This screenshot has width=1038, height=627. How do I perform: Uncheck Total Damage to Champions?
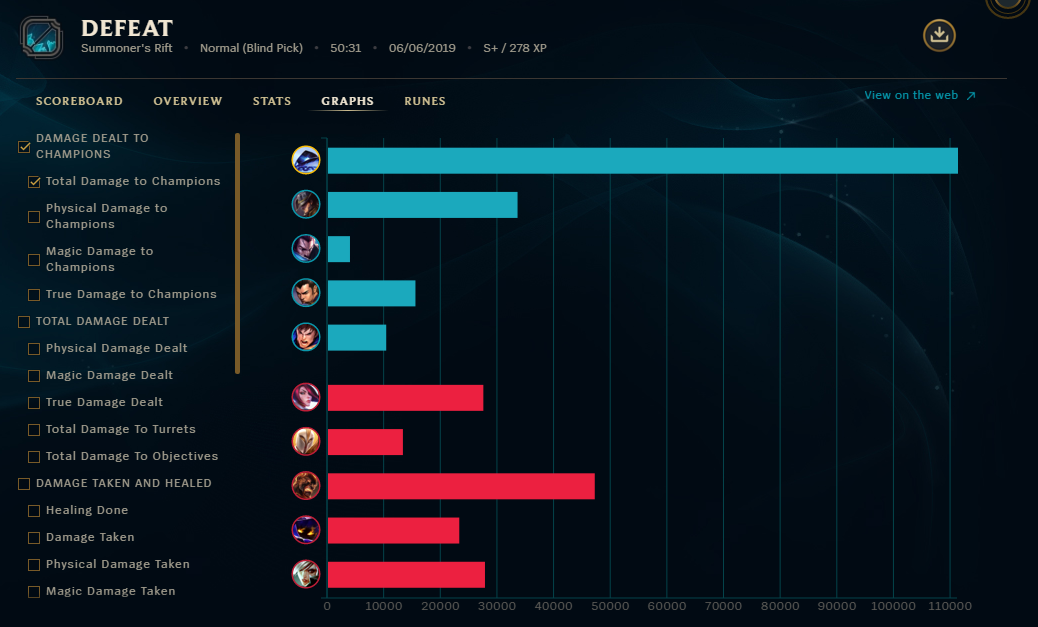tap(34, 182)
